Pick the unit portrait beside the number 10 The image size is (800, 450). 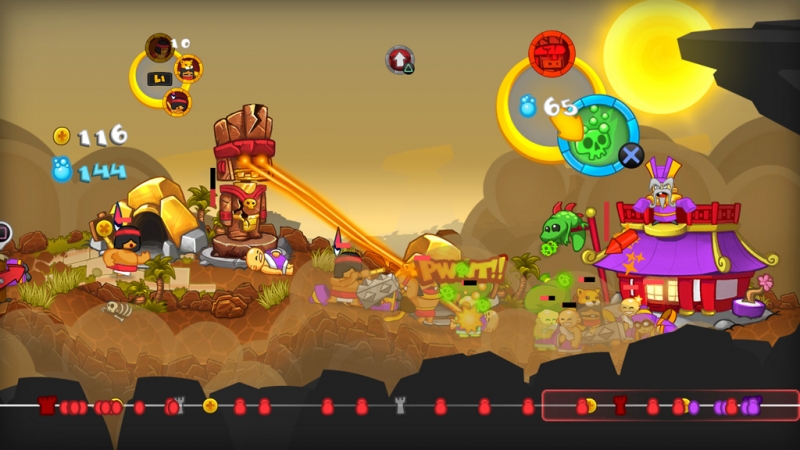(x=159, y=46)
